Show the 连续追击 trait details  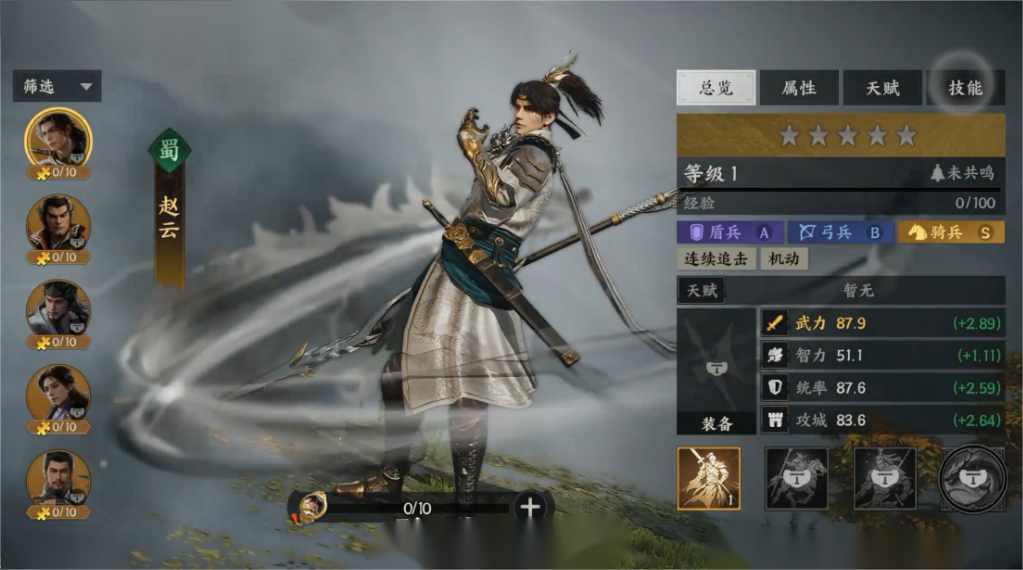point(715,259)
